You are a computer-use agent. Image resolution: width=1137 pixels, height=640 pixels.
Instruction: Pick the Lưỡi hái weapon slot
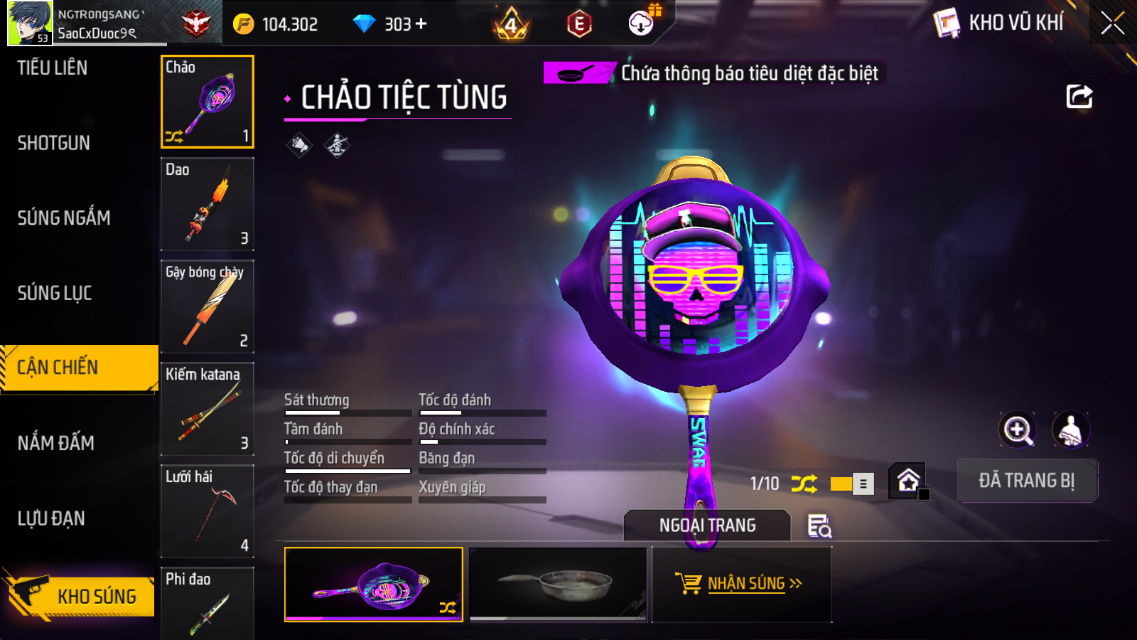point(207,511)
